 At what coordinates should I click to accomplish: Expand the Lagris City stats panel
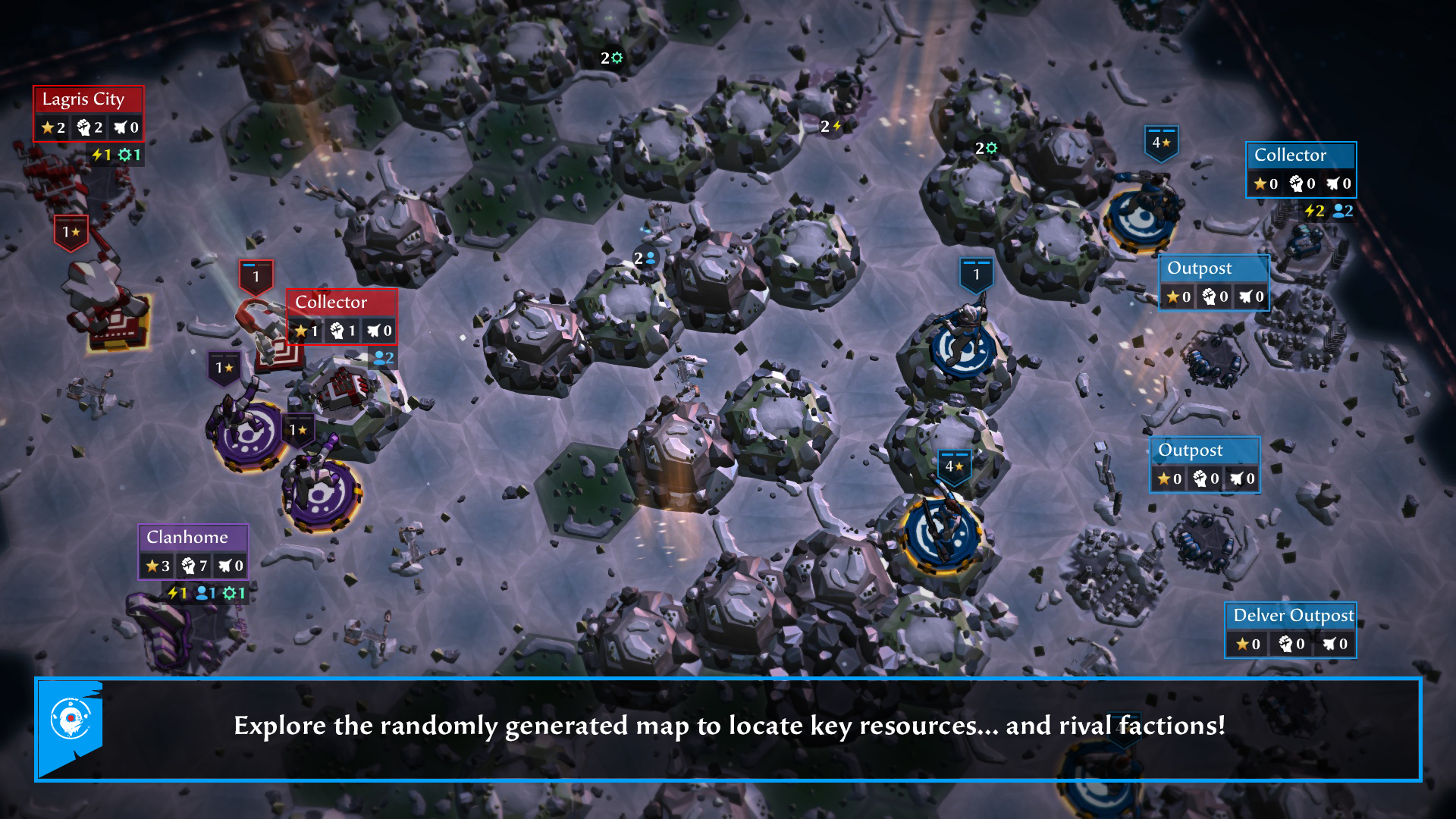pos(89,127)
